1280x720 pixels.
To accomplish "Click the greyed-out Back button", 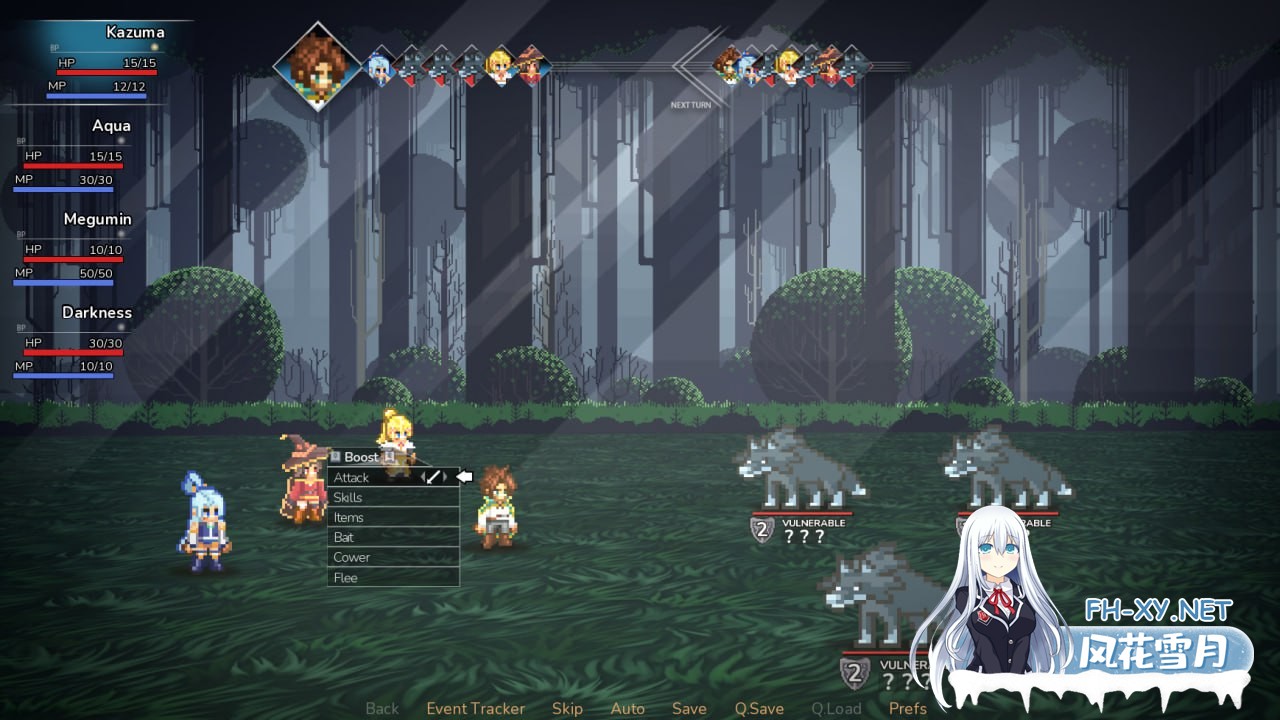I will pyautogui.click(x=382, y=708).
